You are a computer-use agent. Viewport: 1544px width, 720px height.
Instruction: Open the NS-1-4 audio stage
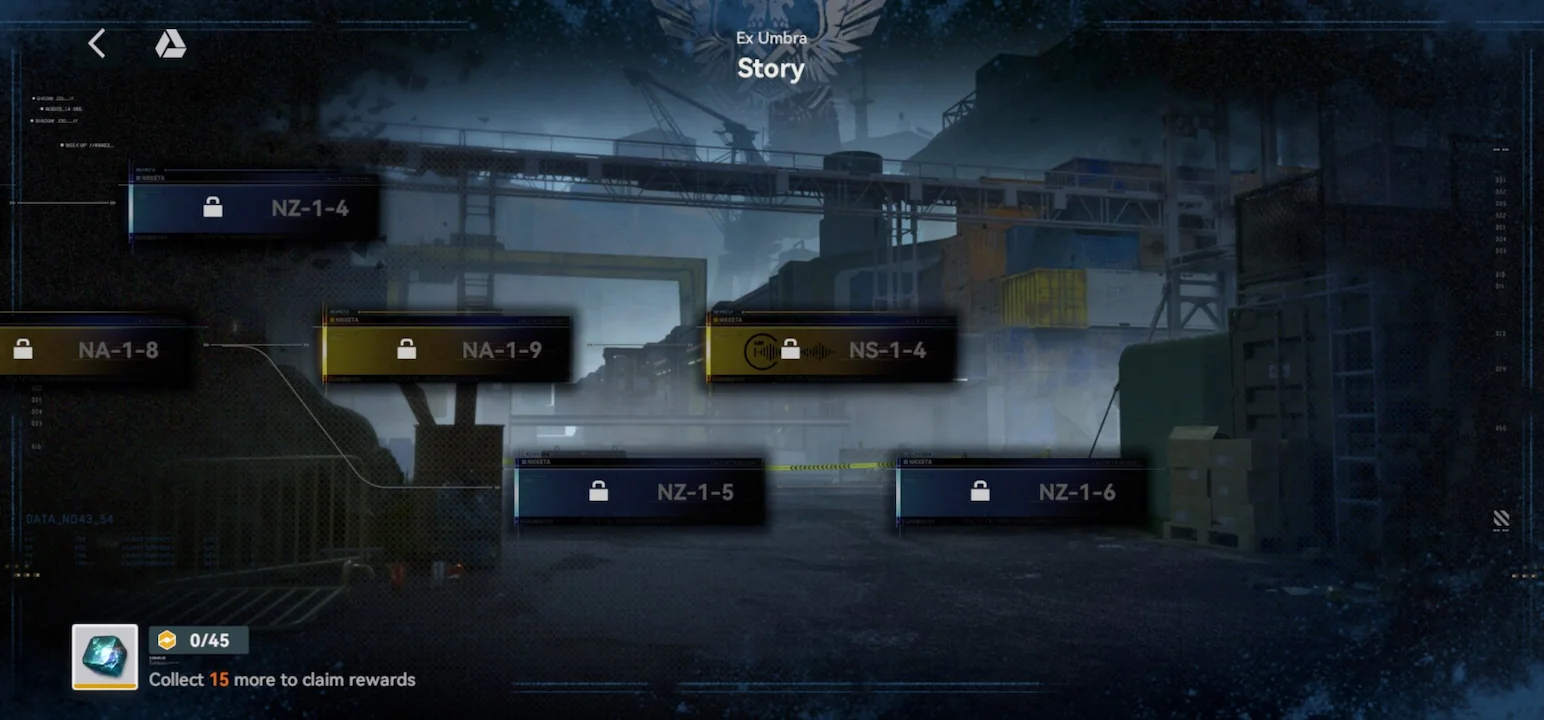pos(831,350)
